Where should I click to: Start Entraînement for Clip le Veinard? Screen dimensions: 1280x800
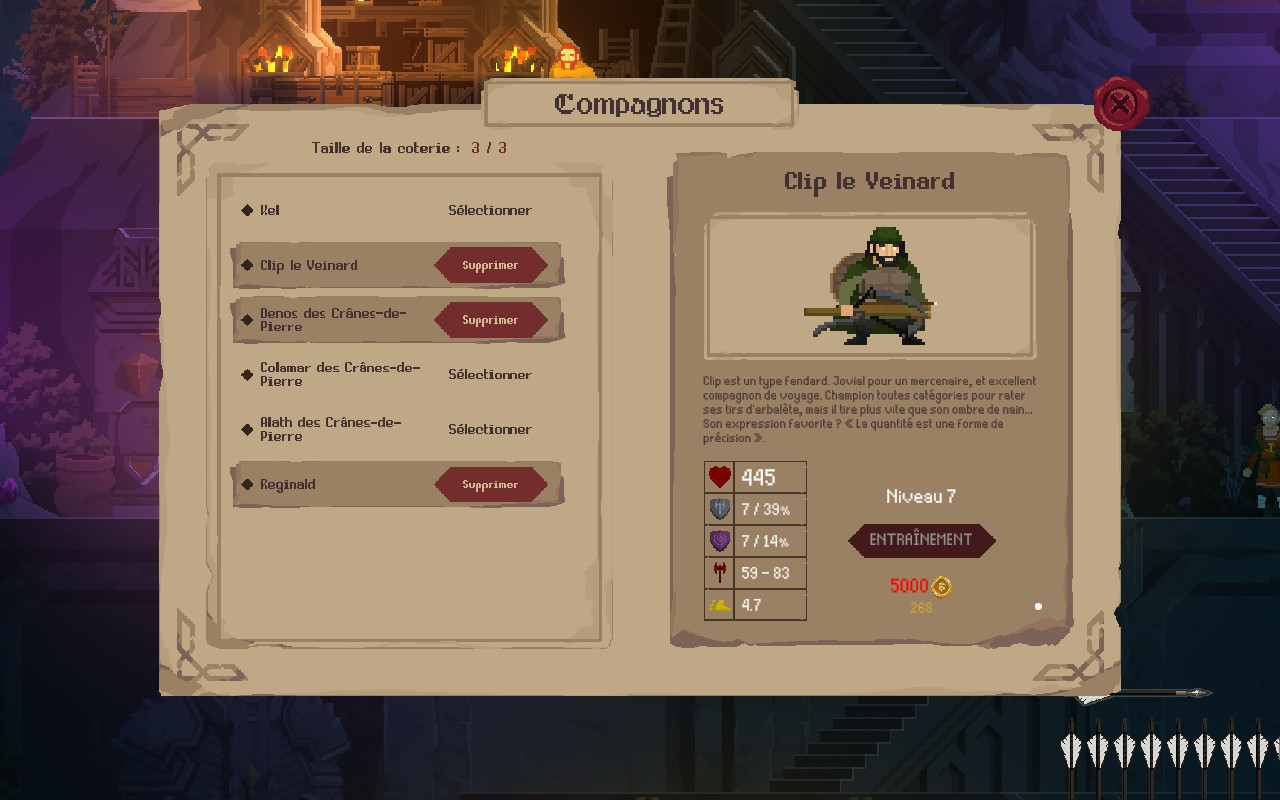click(921, 540)
